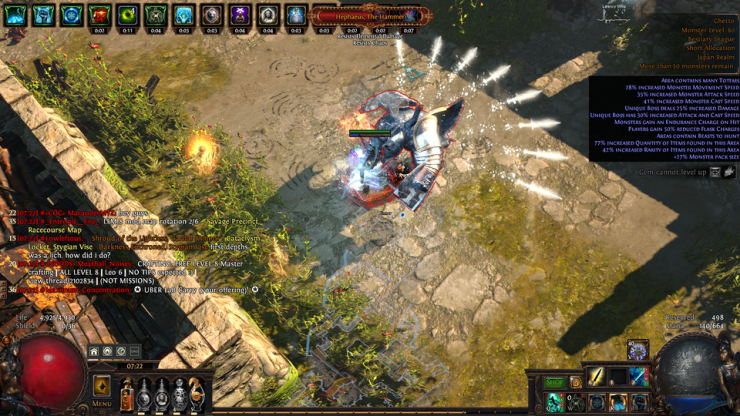This screenshot has width=740, height=416.
Task: Click the small icon beside the cannot level up notice
Action: 715,172
